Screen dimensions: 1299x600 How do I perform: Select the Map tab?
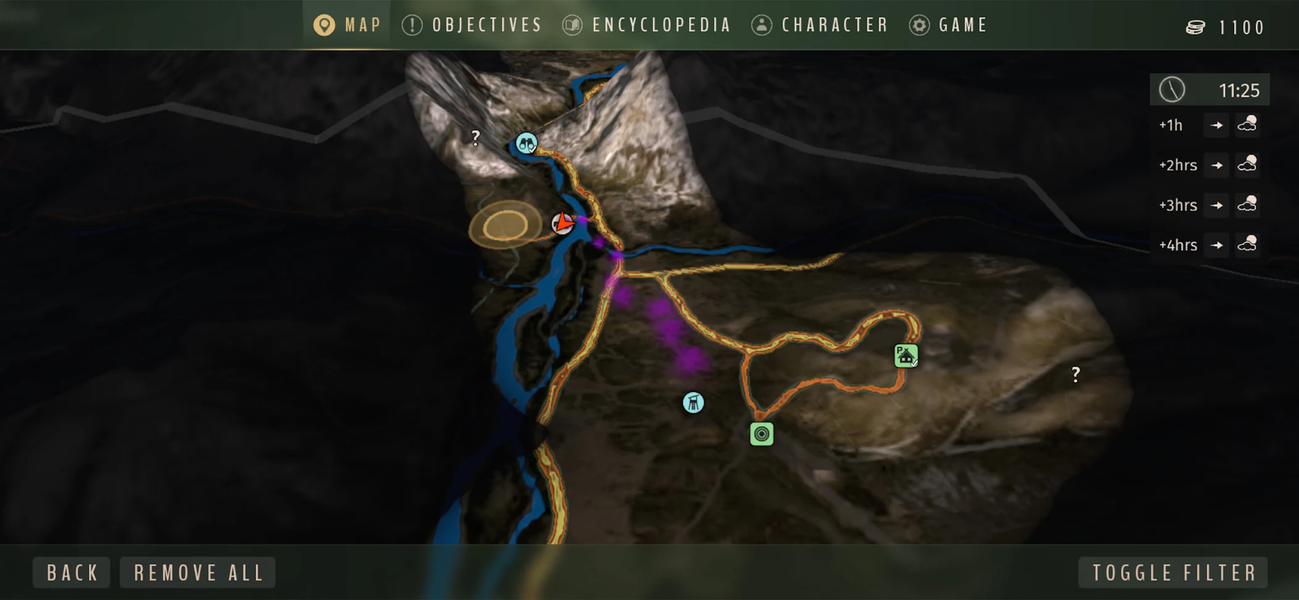click(x=347, y=25)
